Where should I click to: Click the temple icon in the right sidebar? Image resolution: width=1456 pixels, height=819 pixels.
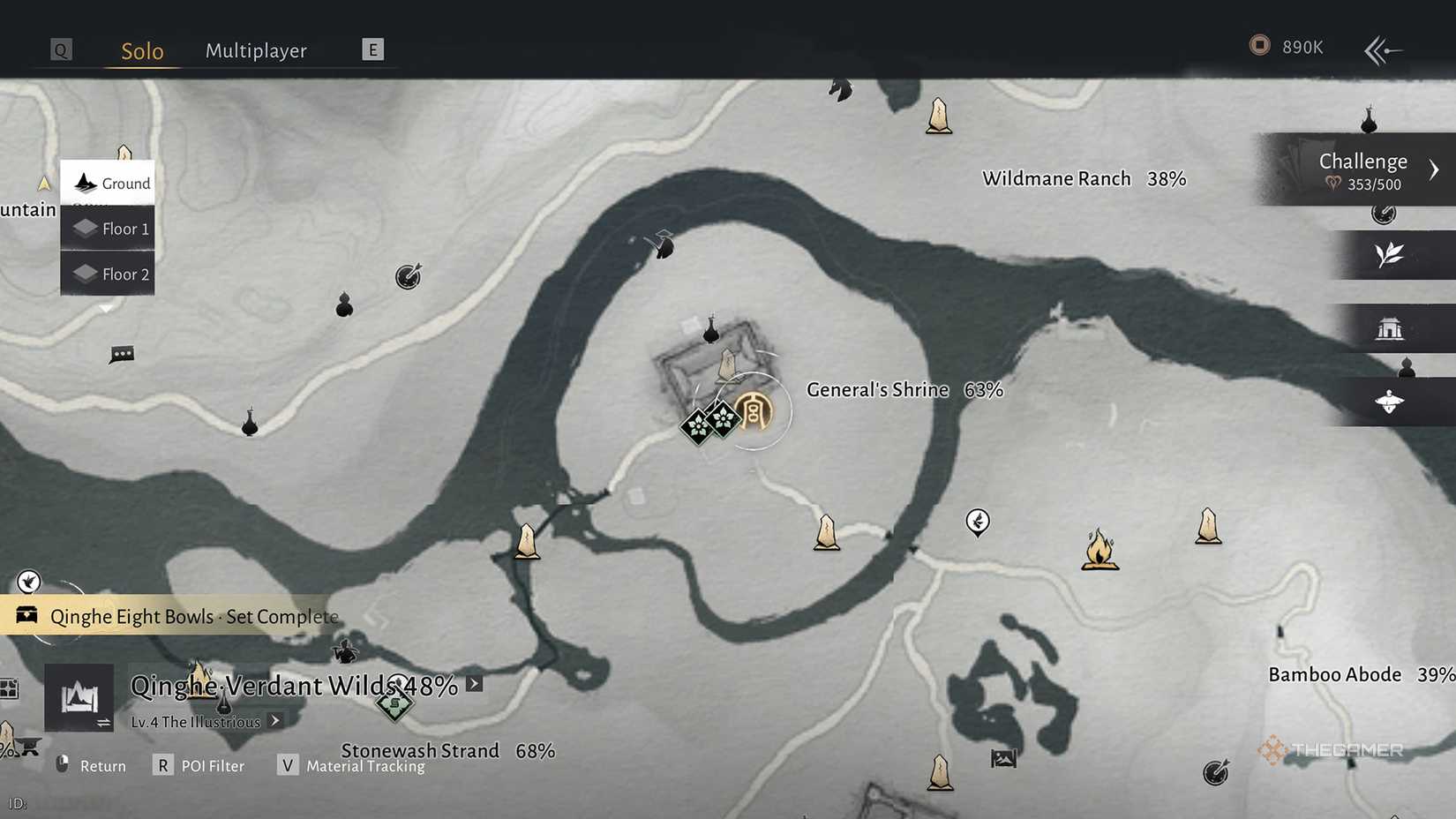pos(1392,327)
